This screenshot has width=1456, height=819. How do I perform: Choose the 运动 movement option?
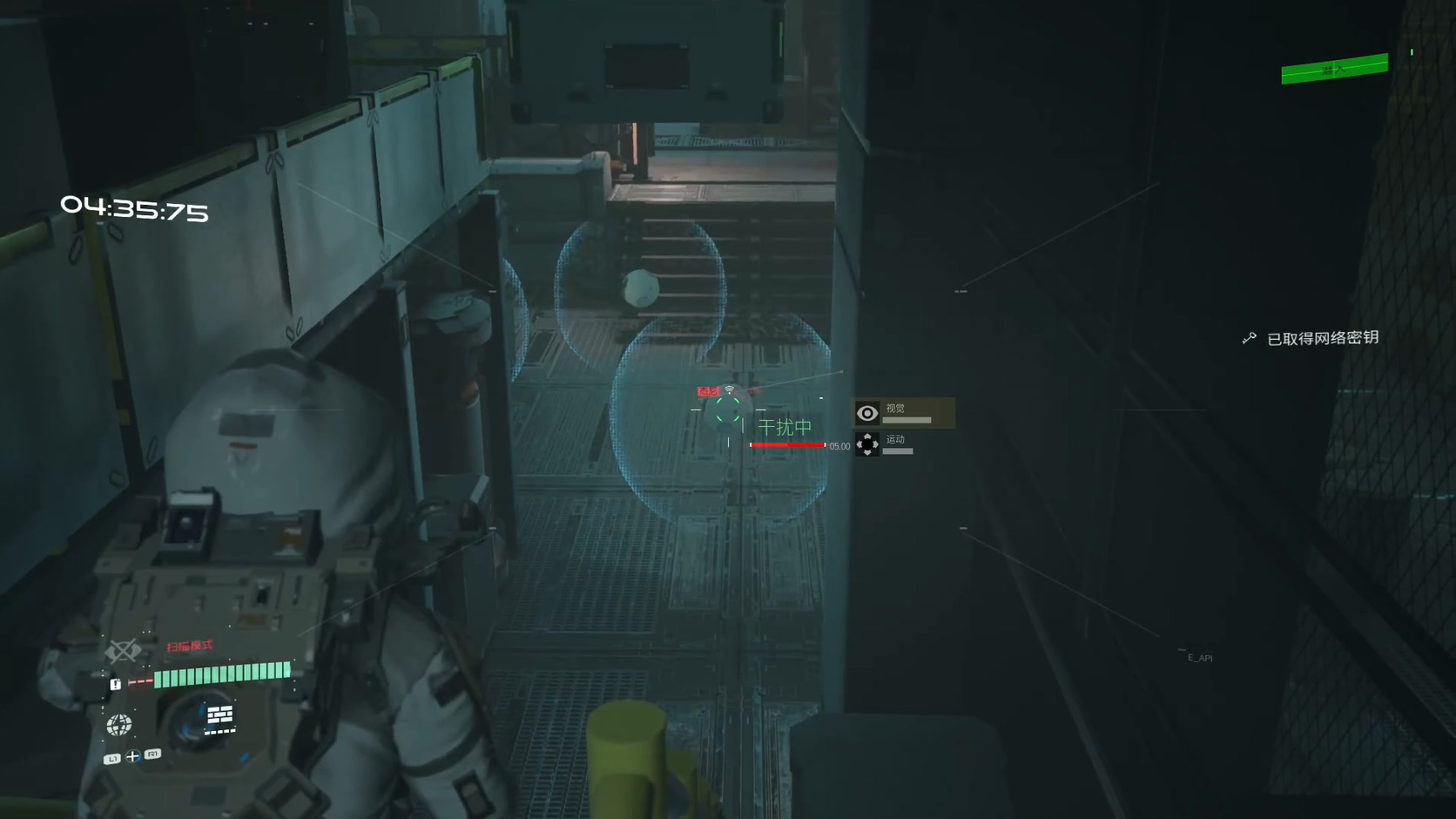tap(867, 444)
